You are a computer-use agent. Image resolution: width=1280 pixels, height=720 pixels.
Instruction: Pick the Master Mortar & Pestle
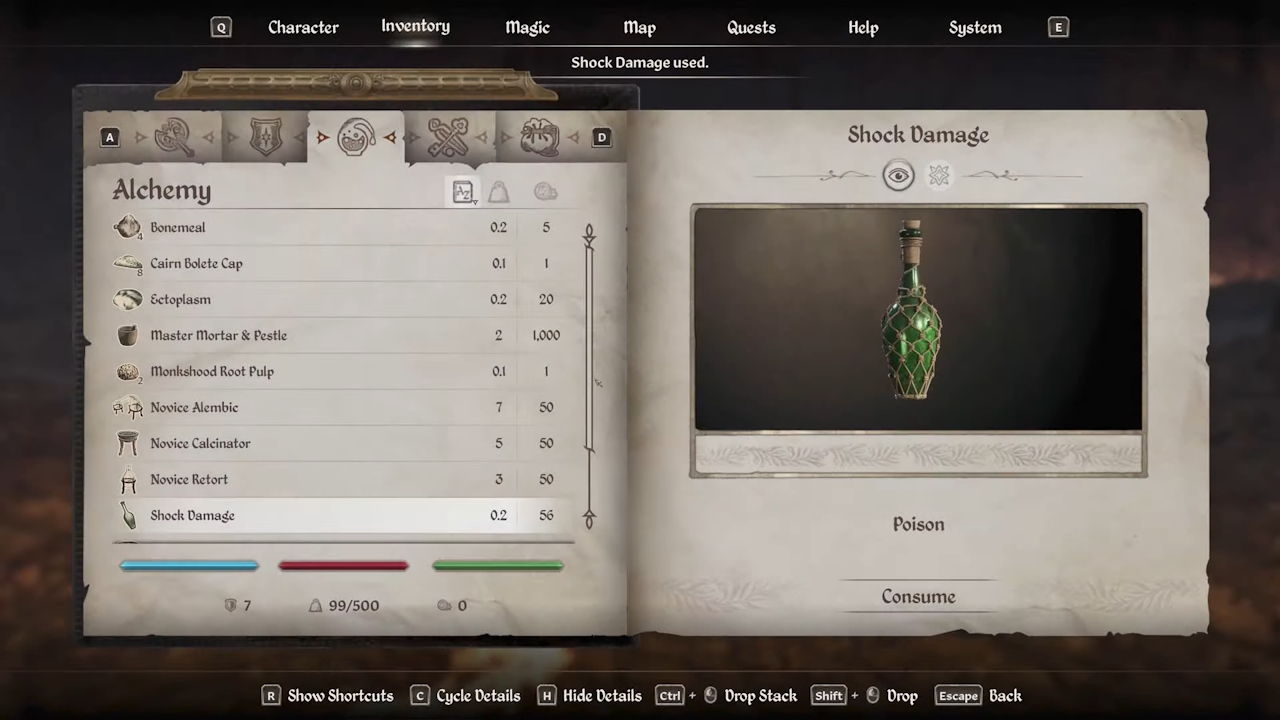218,336
